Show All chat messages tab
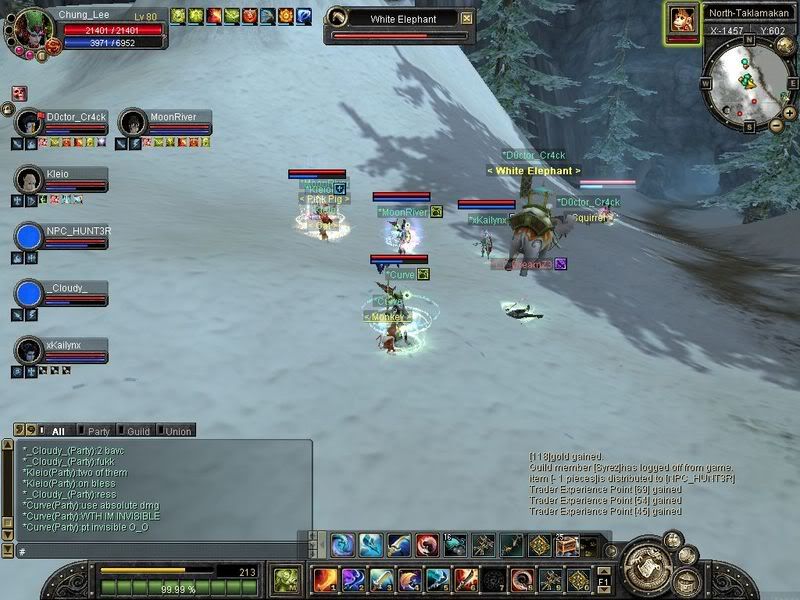 point(58,431)
